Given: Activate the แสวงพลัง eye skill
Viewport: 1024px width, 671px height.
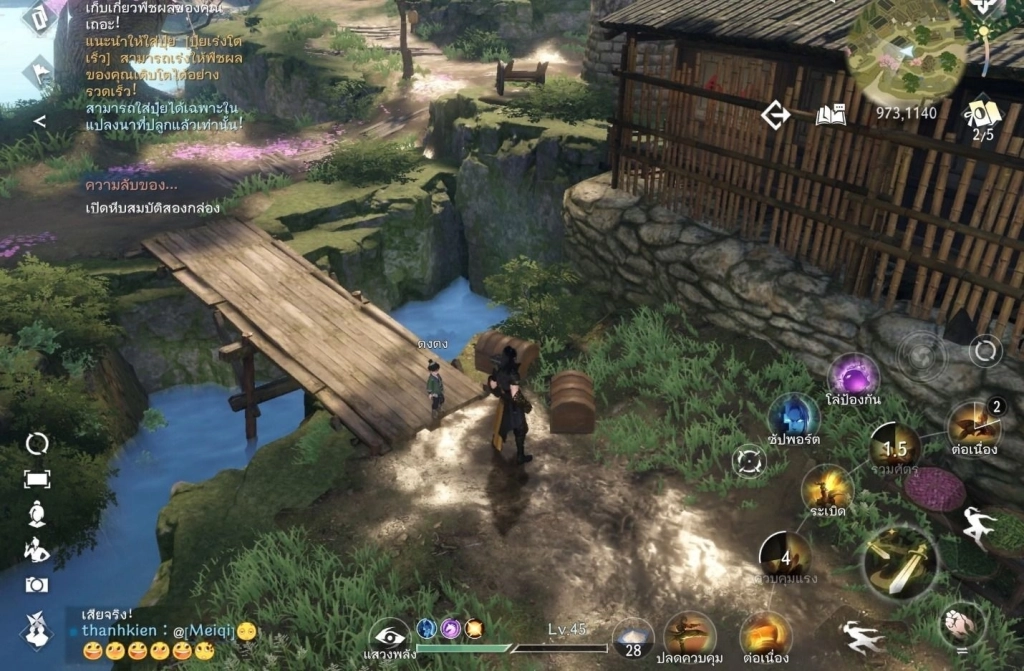Looking at the screenshot, I should click(x=390, y=634).
